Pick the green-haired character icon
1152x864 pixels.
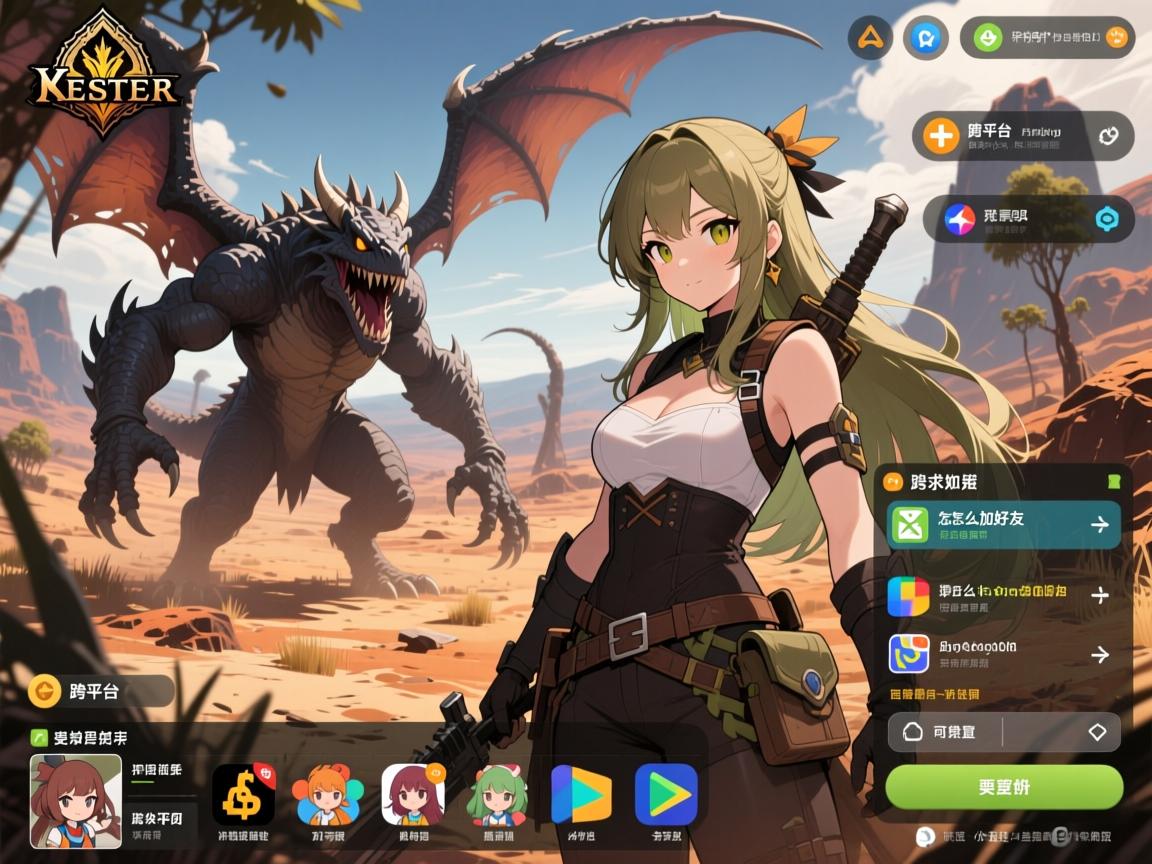pos(497,795)
